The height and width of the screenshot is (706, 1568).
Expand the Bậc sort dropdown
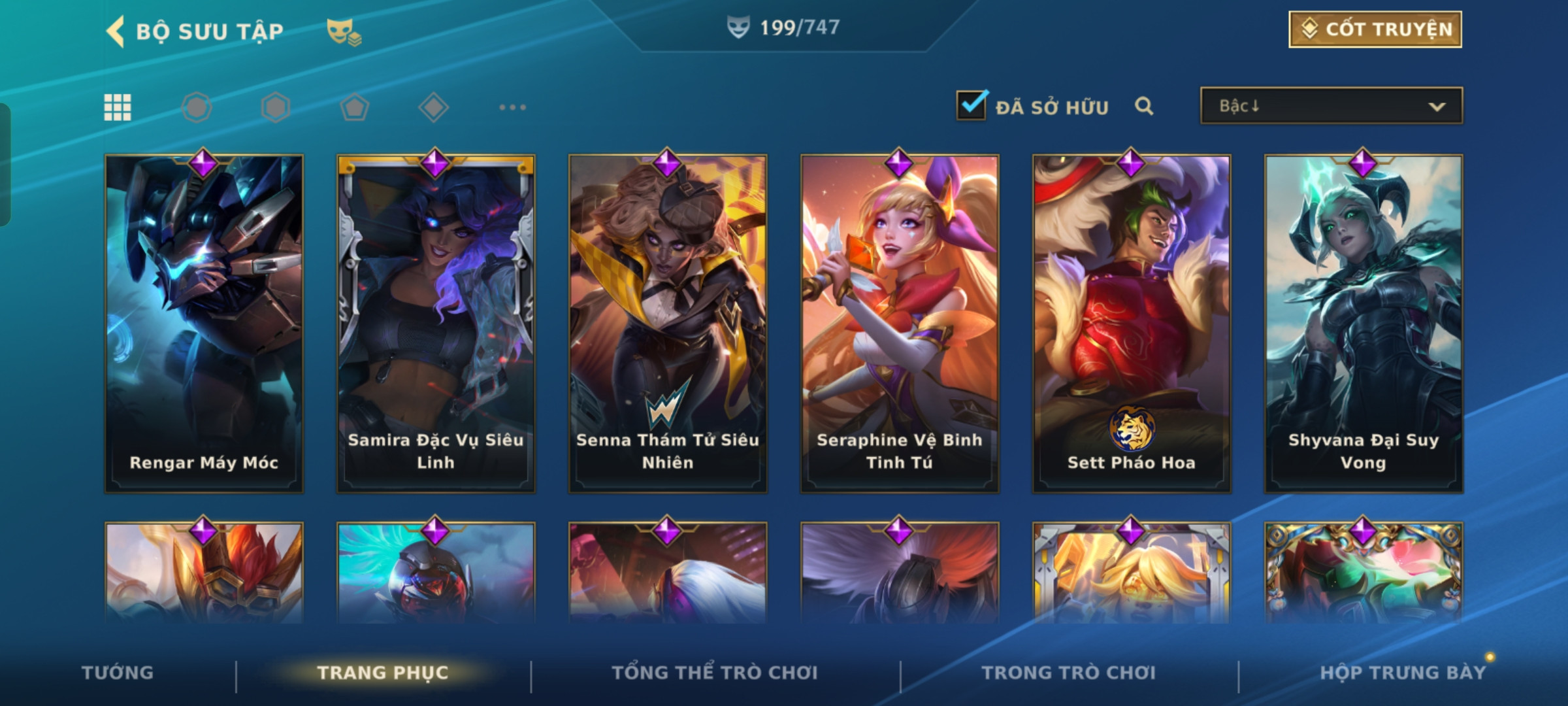1331,106
